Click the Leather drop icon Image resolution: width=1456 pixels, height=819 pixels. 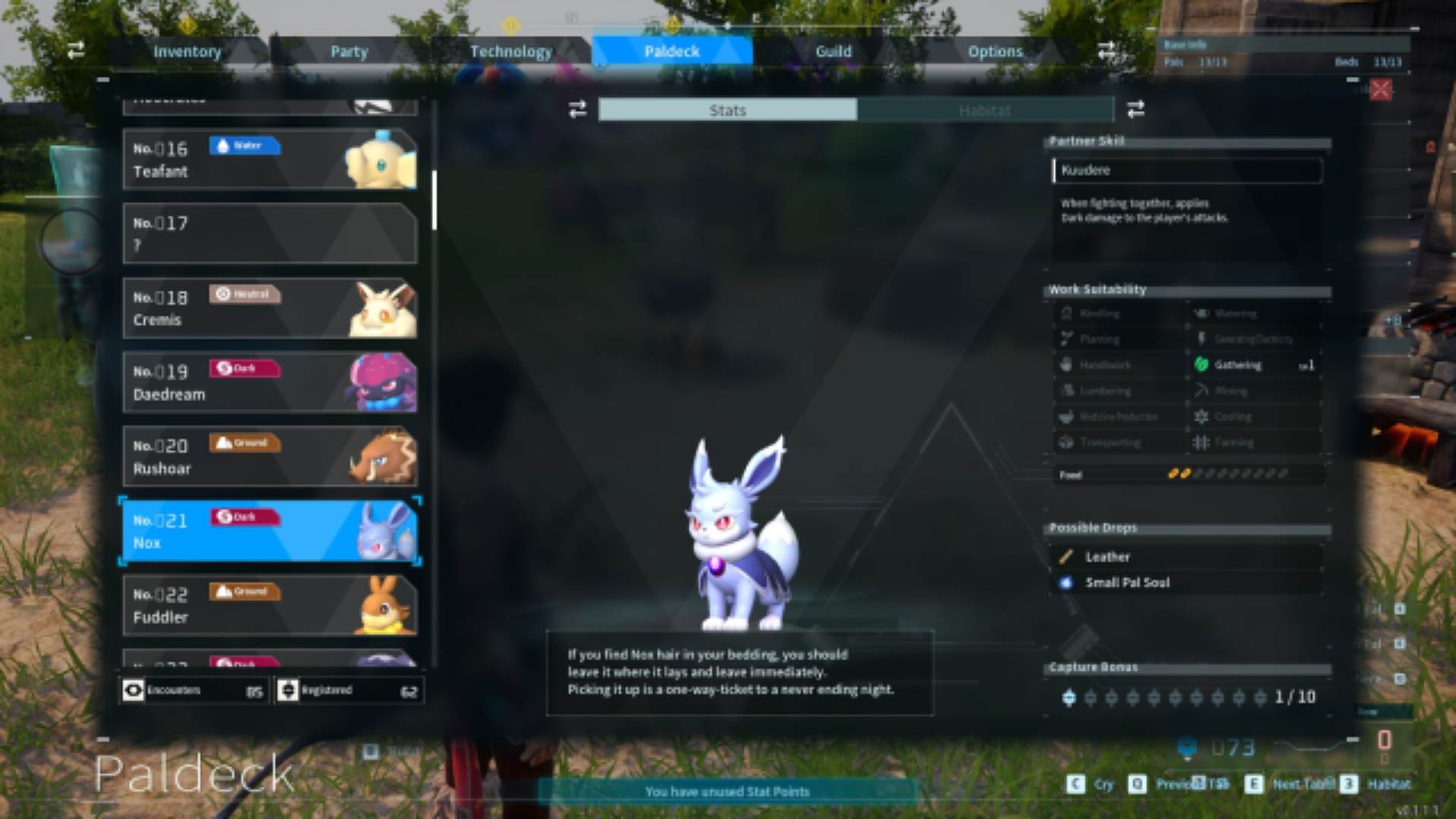point(1065,556)
